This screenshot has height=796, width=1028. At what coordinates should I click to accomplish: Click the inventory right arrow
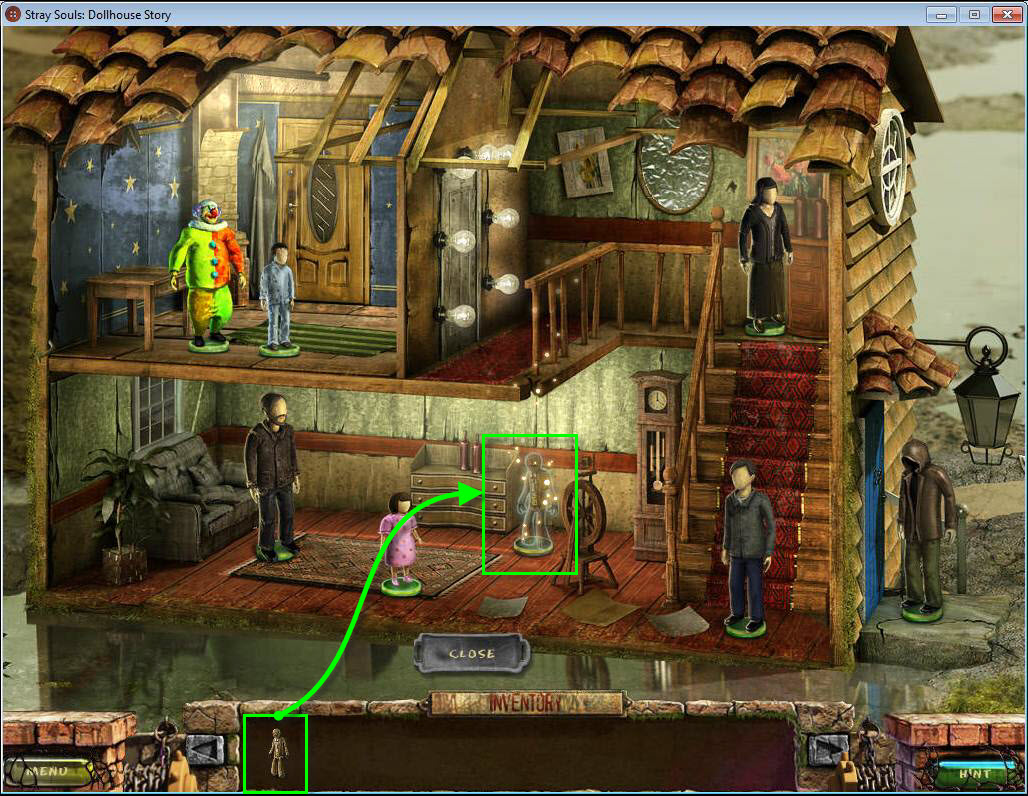click(828, 749)
